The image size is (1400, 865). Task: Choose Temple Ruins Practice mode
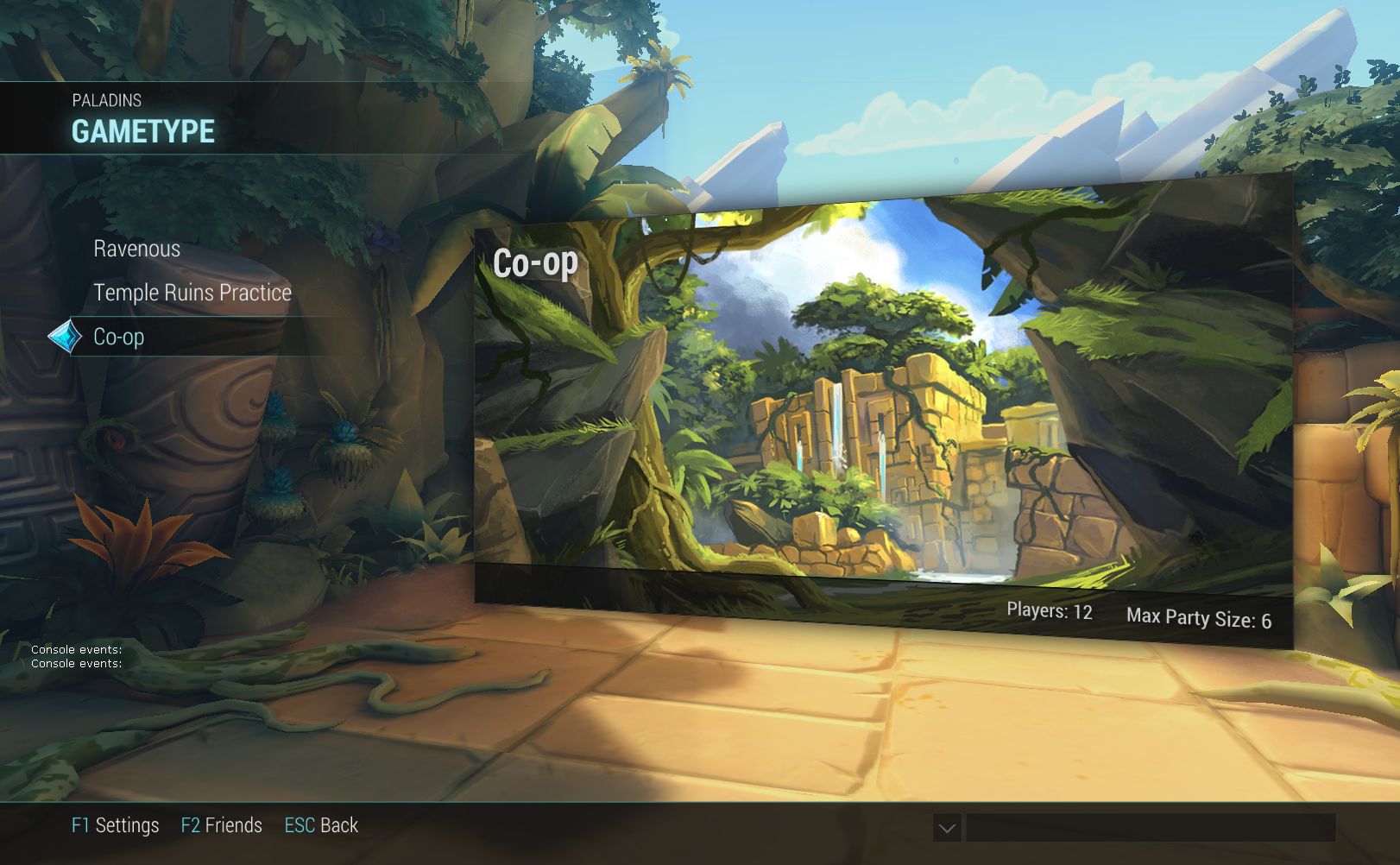tap(192, 293)
